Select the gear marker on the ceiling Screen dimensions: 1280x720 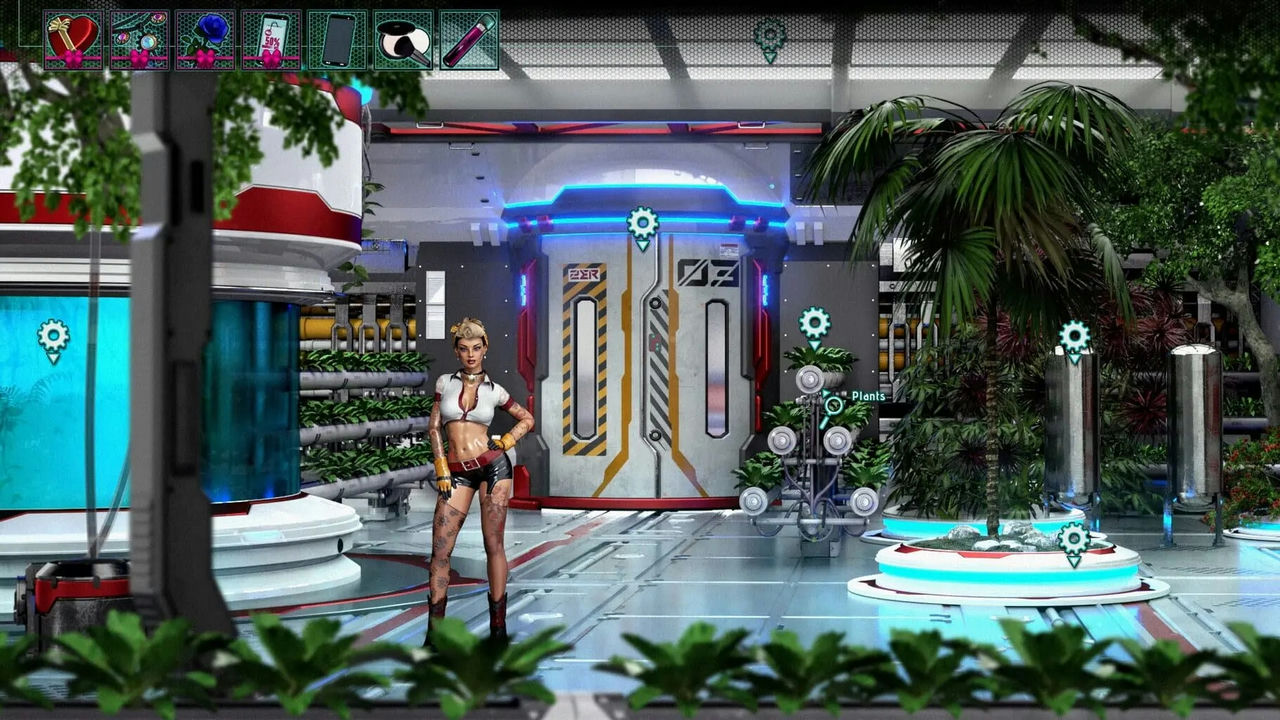tap(769, 38)
